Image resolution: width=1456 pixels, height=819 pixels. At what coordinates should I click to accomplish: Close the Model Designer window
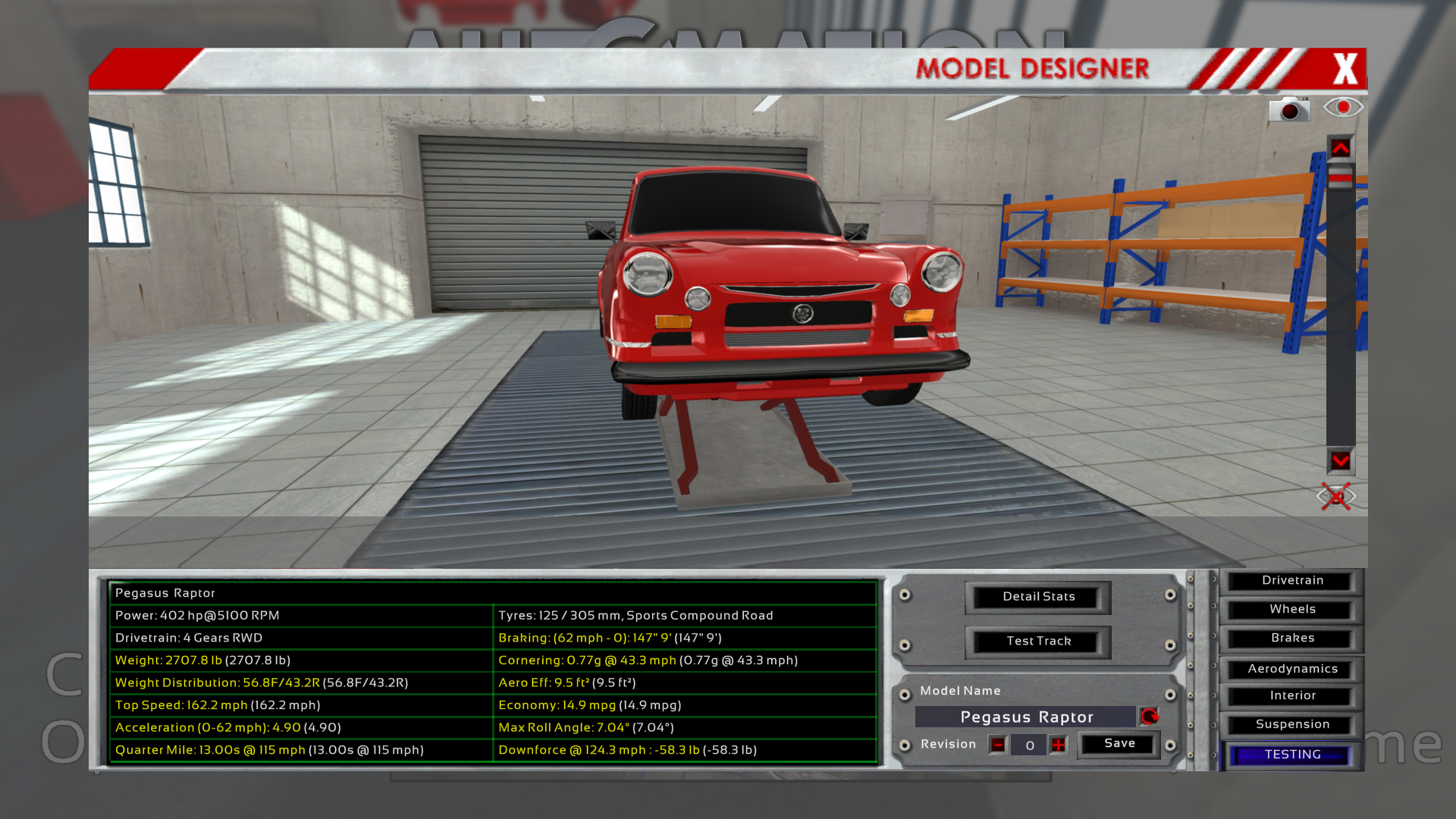point(1345,69)
